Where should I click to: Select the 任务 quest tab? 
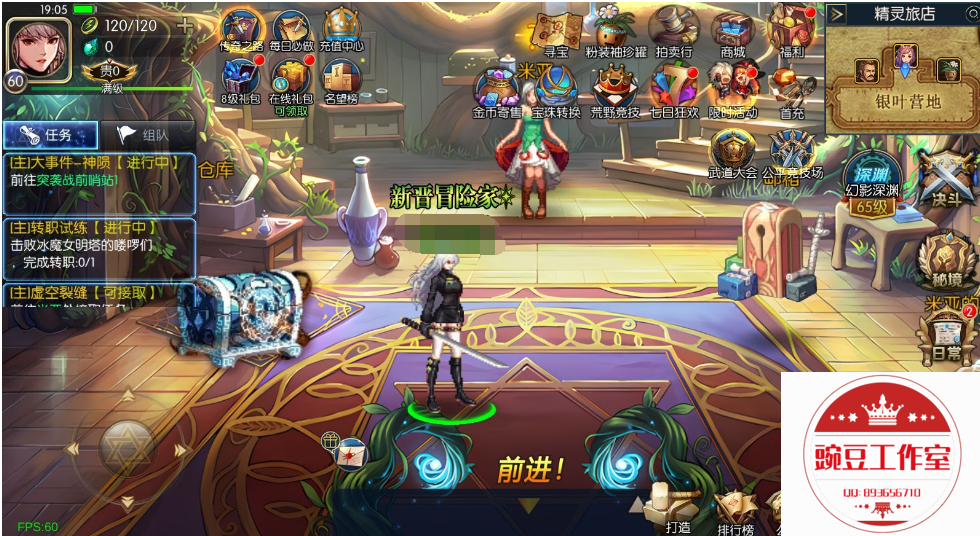click(50, 135)
